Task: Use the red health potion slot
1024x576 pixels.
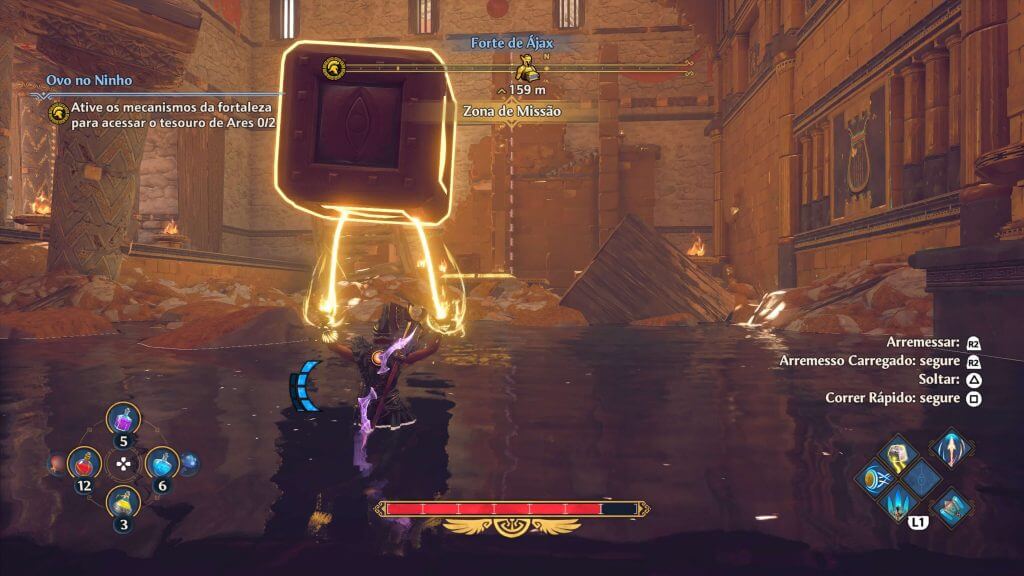Action: [x=83, y=463]
